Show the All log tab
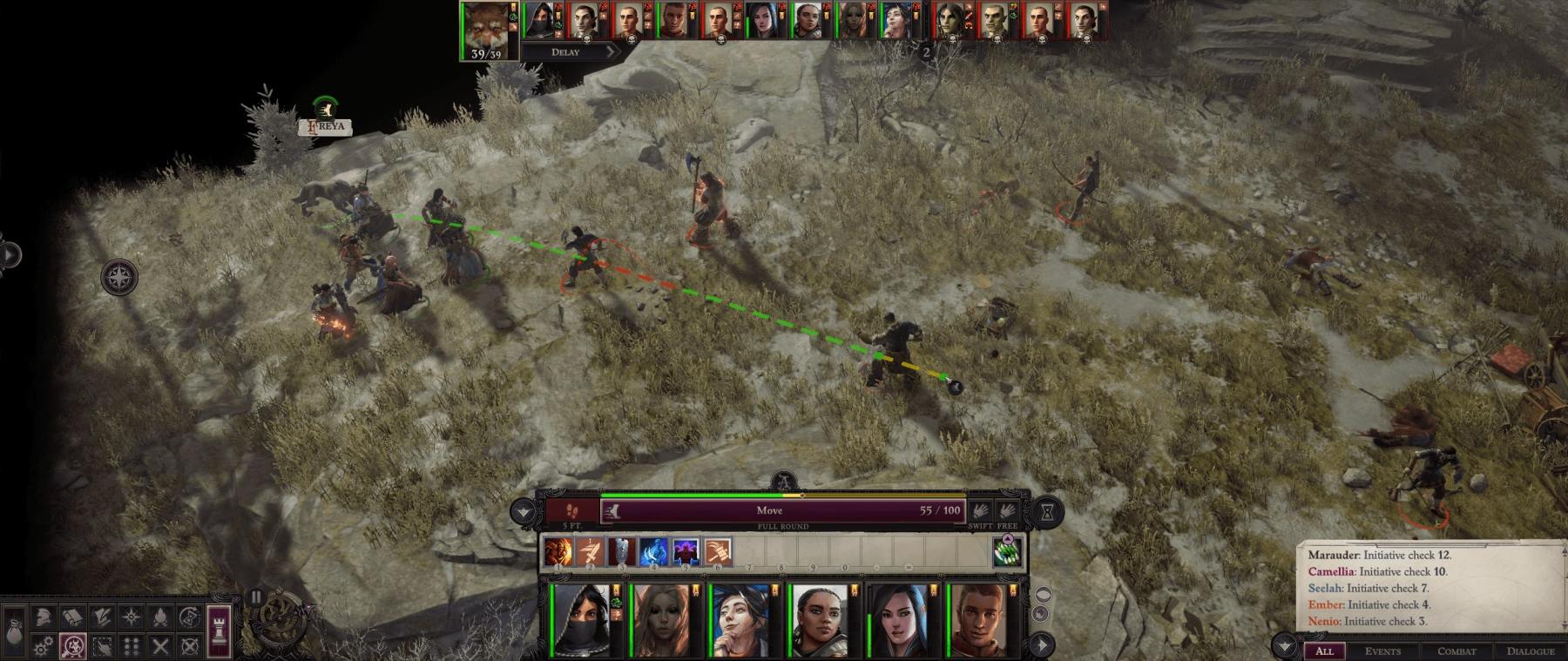This screenshot has width=1568, height=661. pyautogui.click(x=1324, y=651)
